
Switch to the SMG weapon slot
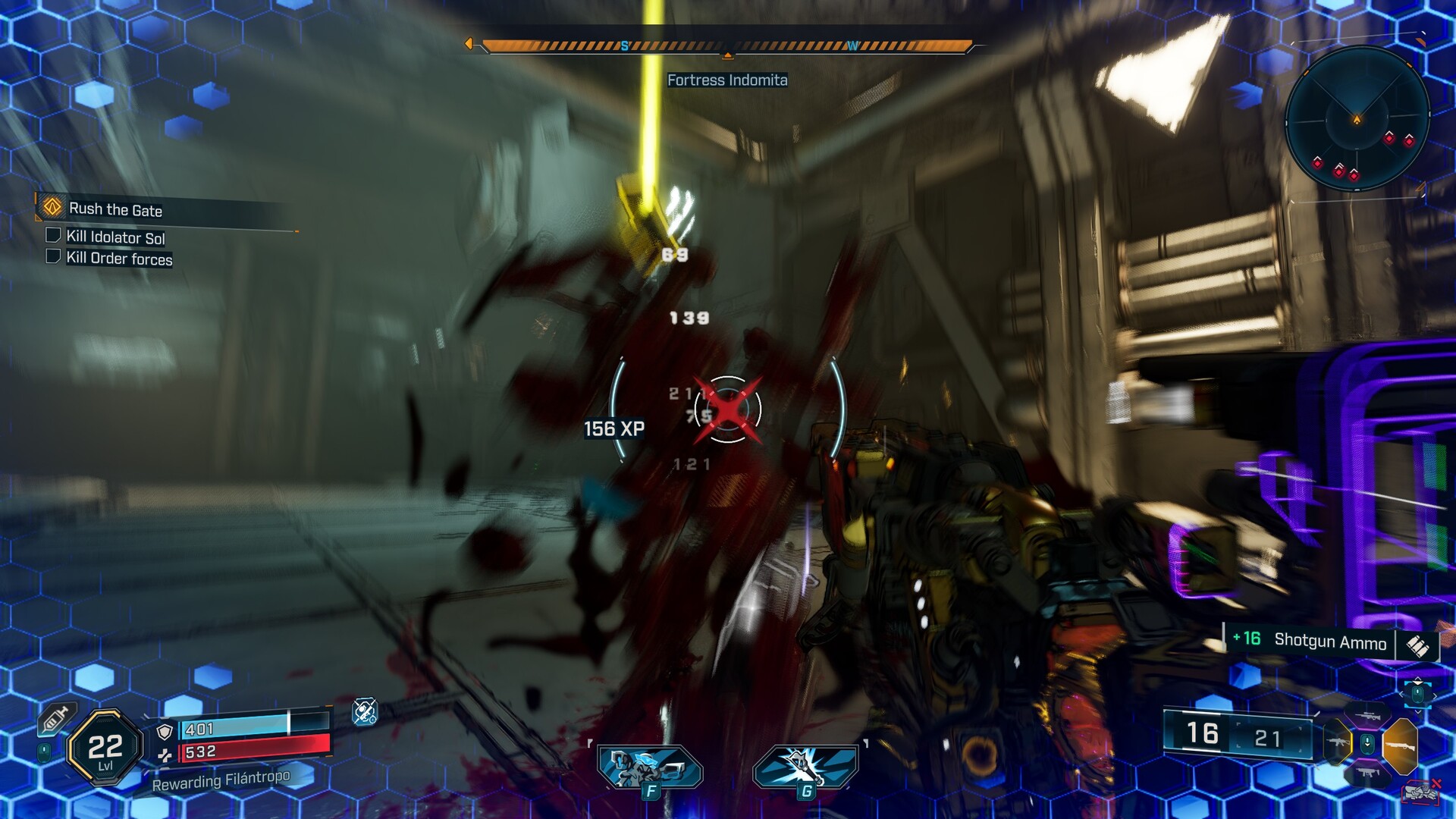click(1367, 773)
